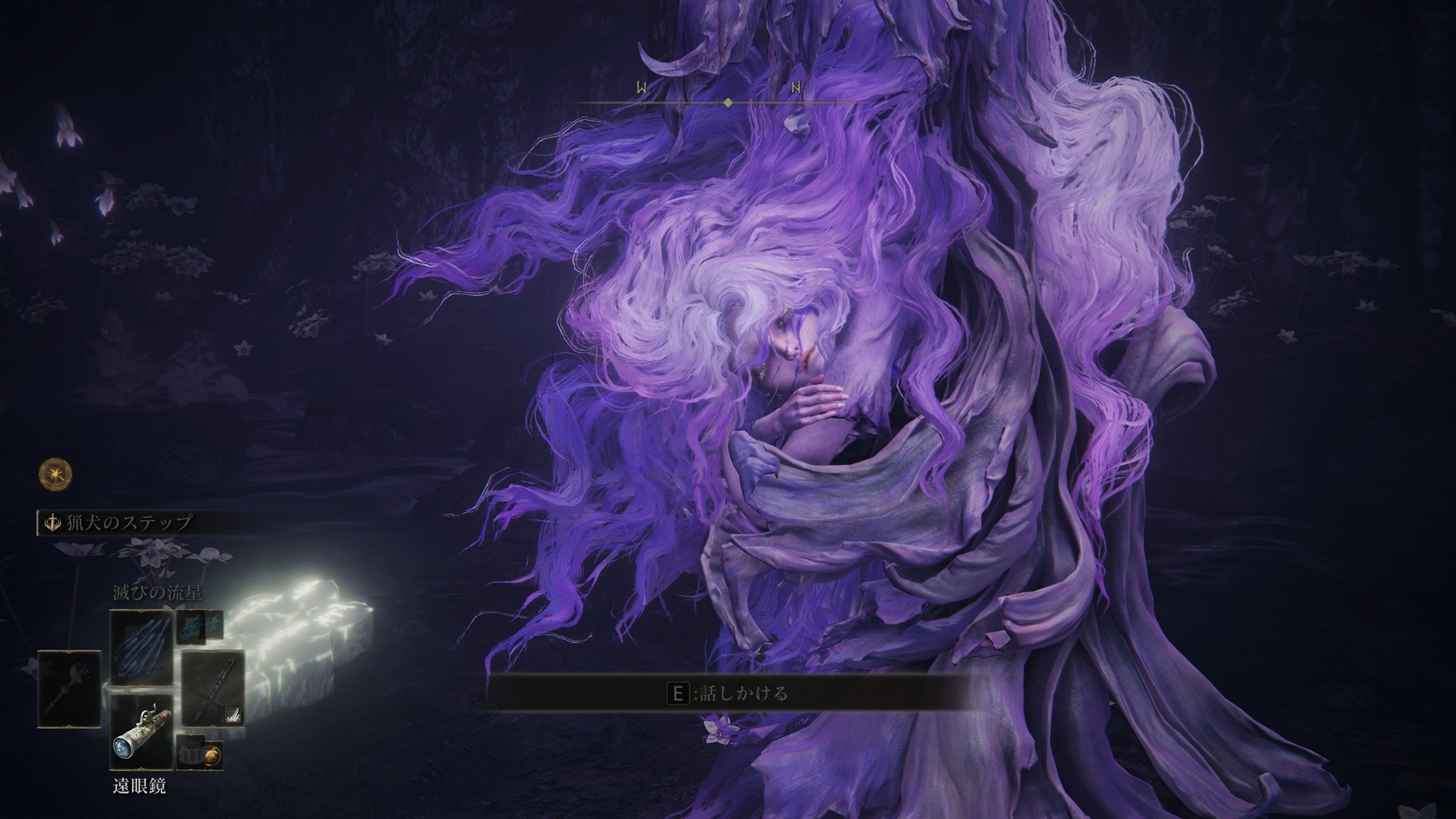The image size is (1456, 819).
Task: Click the compass bar at the top
Action: 726,102
